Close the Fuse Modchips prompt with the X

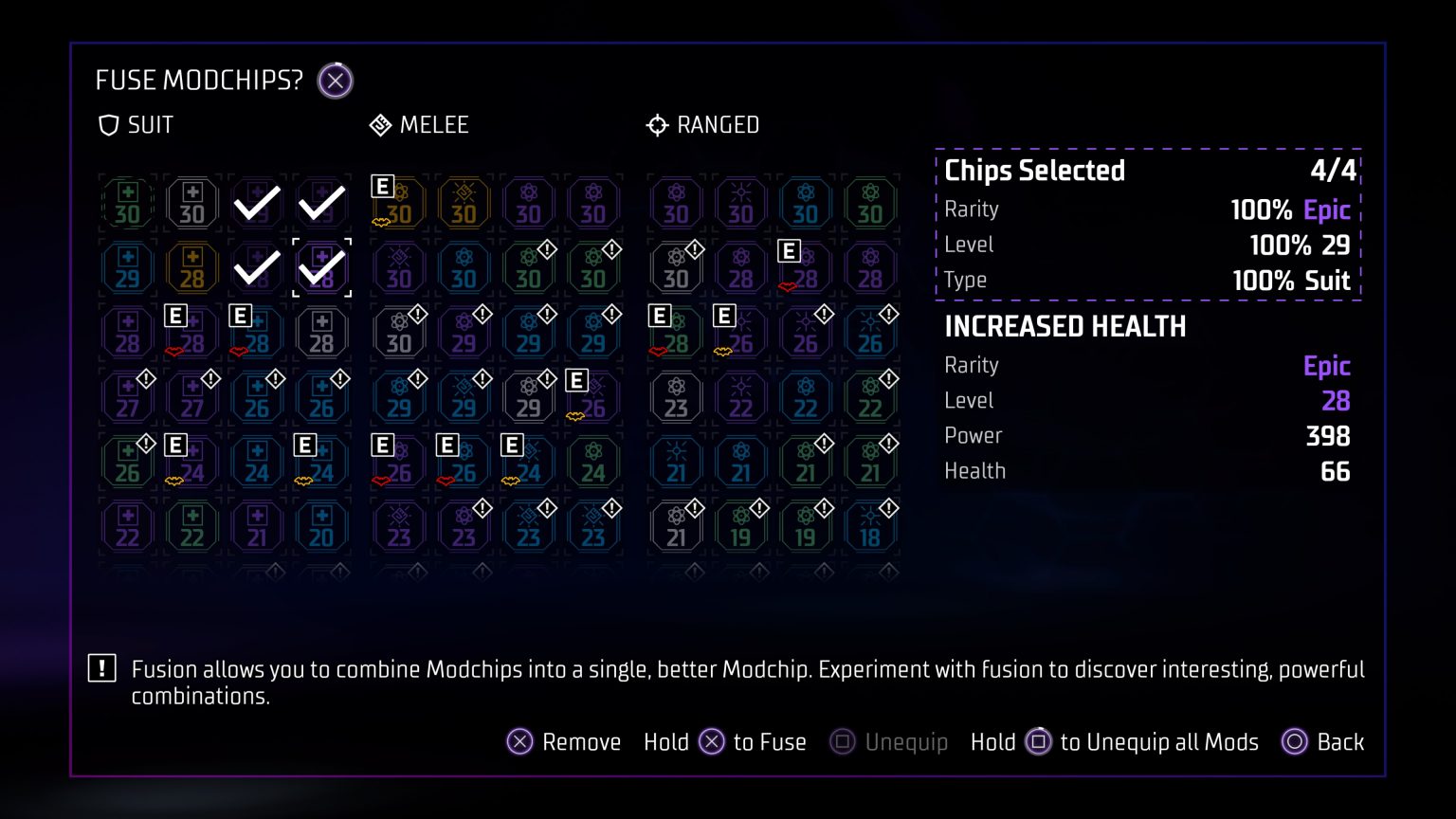point(335,81)
